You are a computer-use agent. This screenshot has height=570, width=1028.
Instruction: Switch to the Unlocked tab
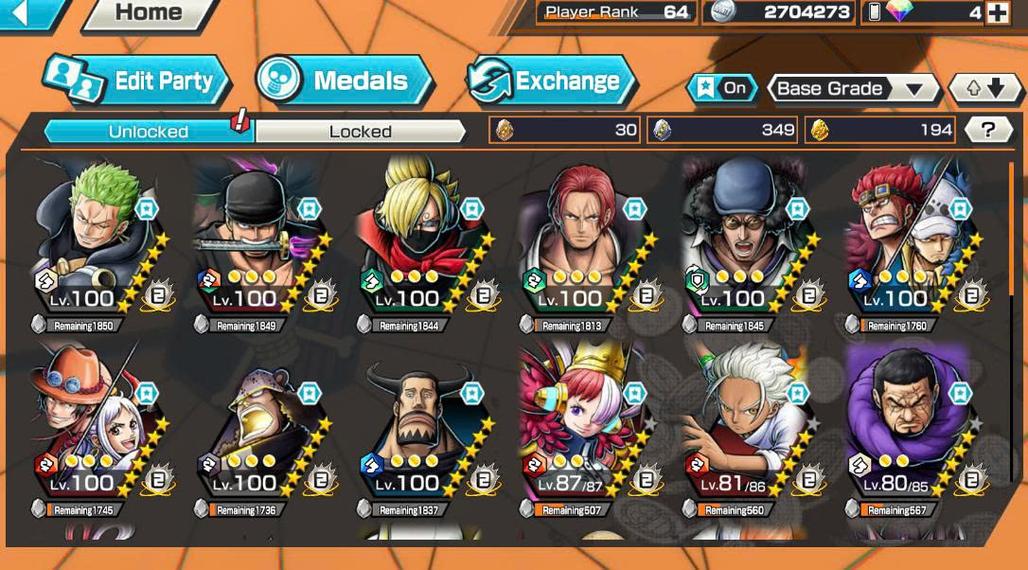point(148,131)
